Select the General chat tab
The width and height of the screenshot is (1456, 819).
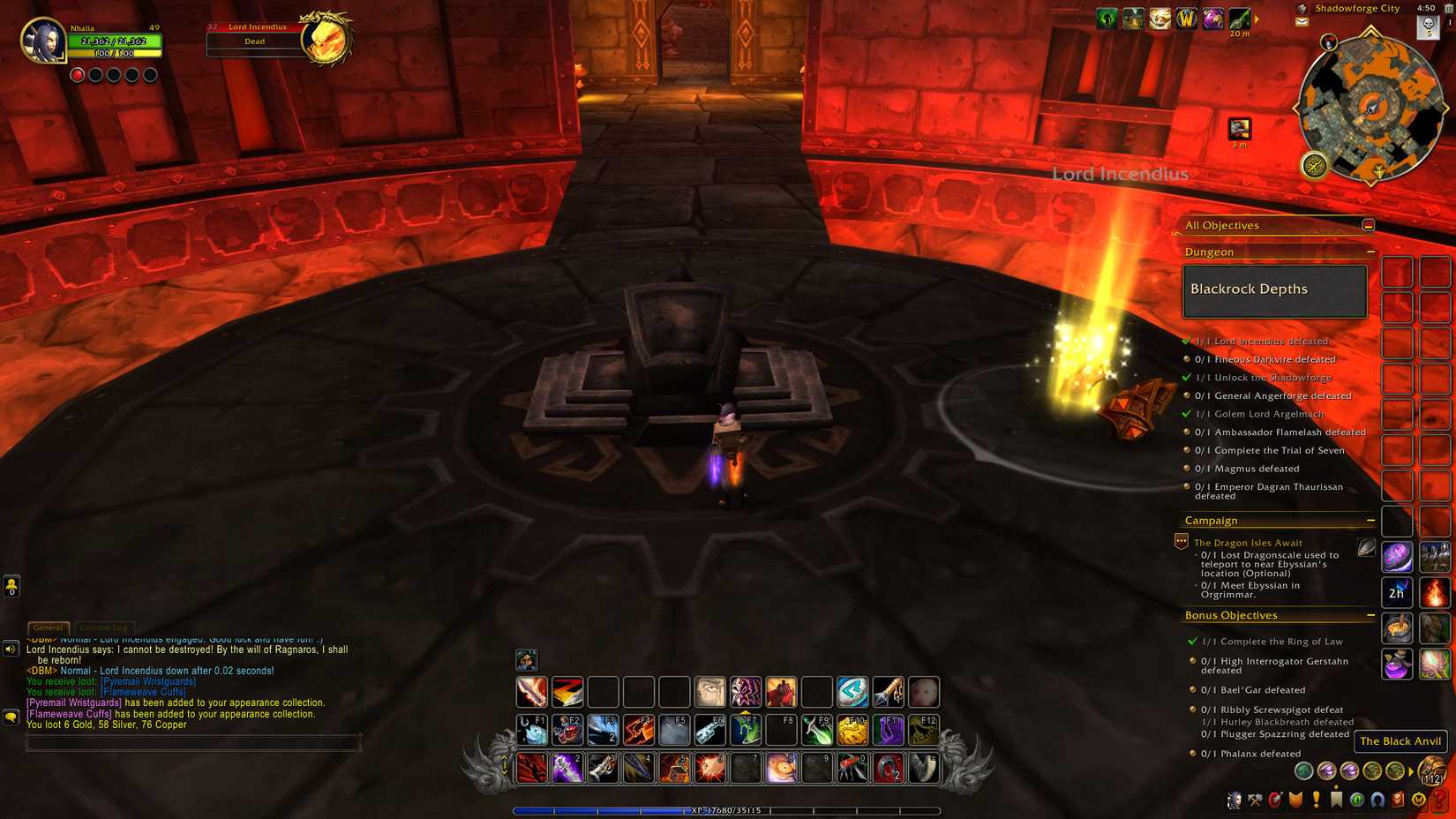(x=49, y=627)
